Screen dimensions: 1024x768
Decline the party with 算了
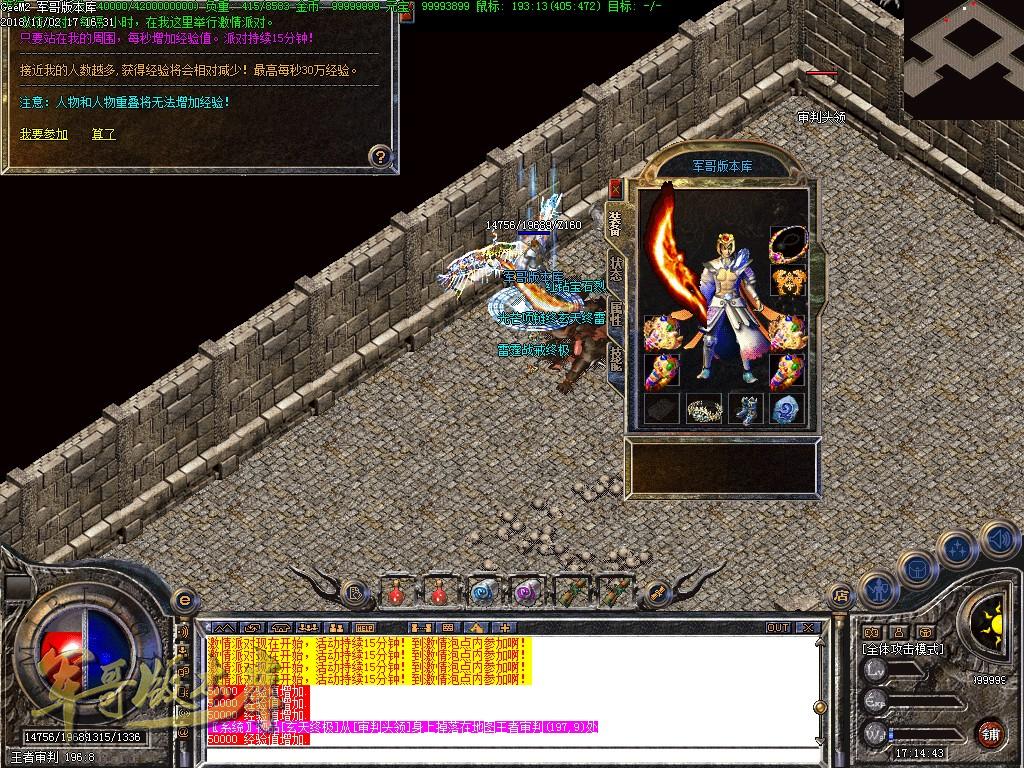click(103, 133)
